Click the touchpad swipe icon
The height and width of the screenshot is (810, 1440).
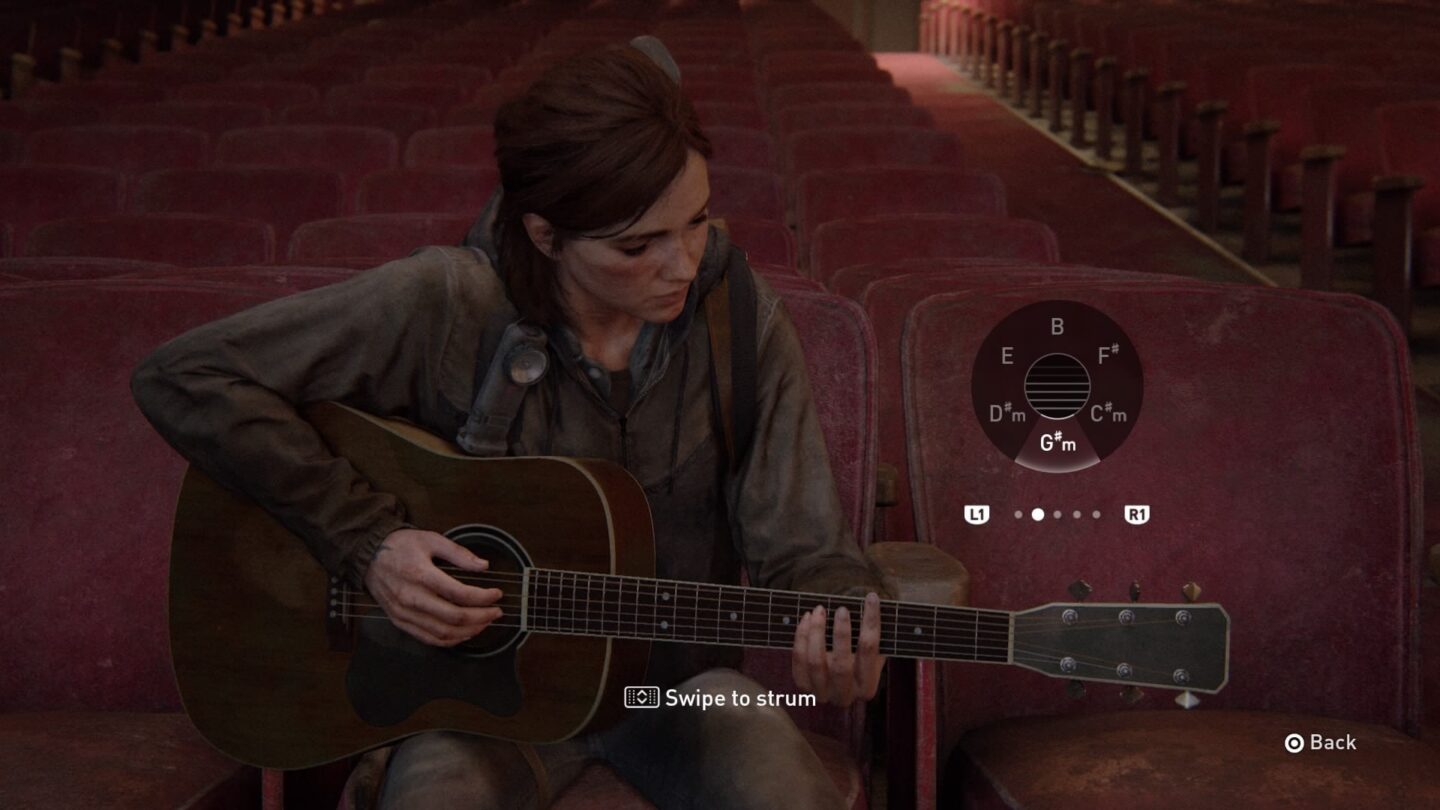(x=643, y=699)
